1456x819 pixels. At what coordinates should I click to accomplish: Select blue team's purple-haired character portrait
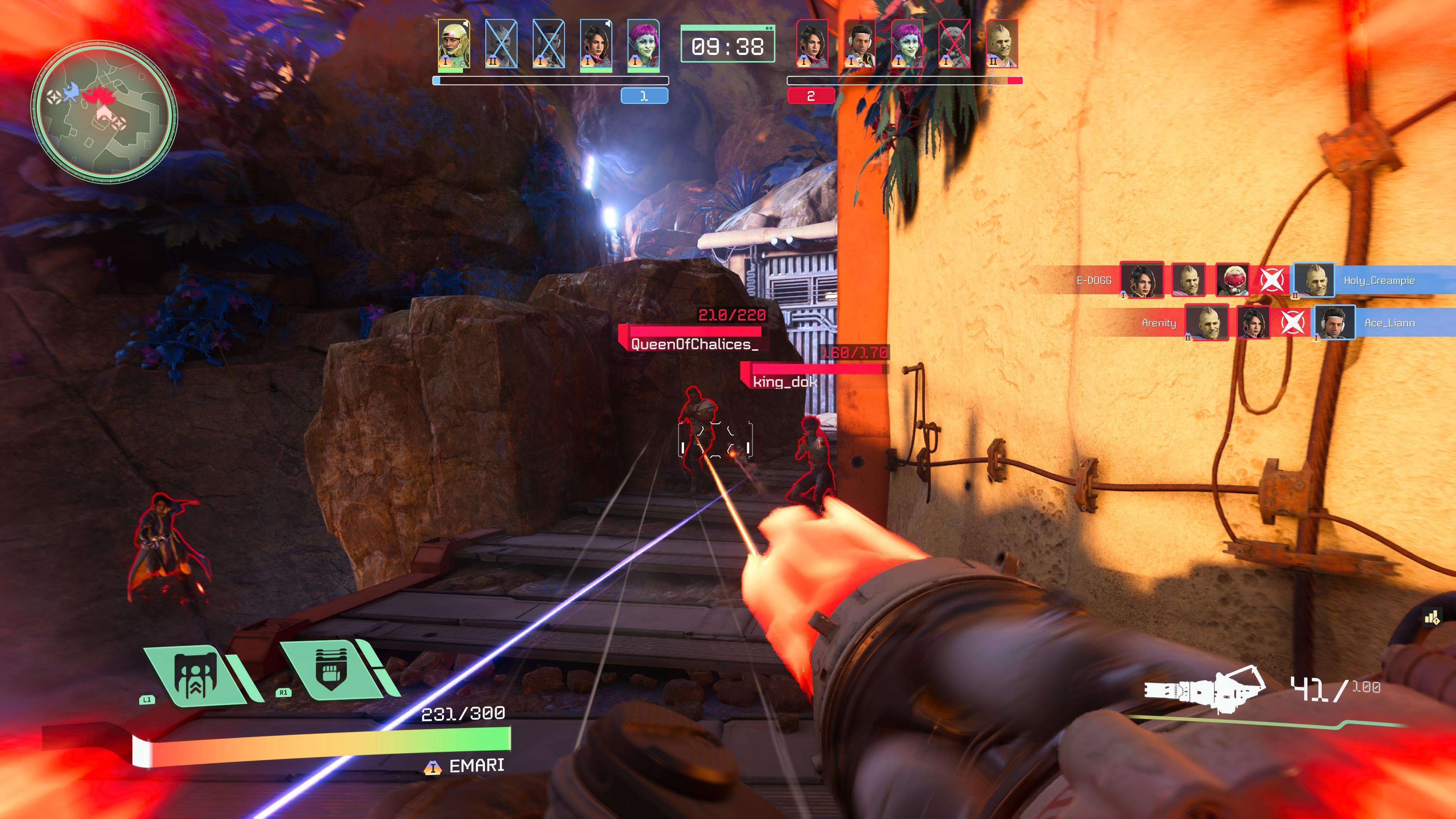643,44
